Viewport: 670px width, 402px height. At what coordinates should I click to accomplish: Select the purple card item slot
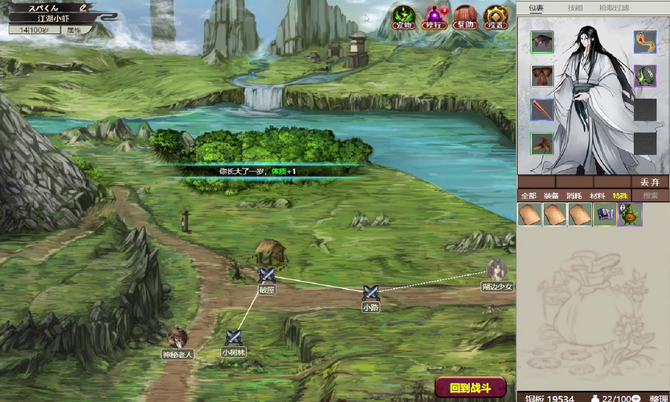(605, 214)
